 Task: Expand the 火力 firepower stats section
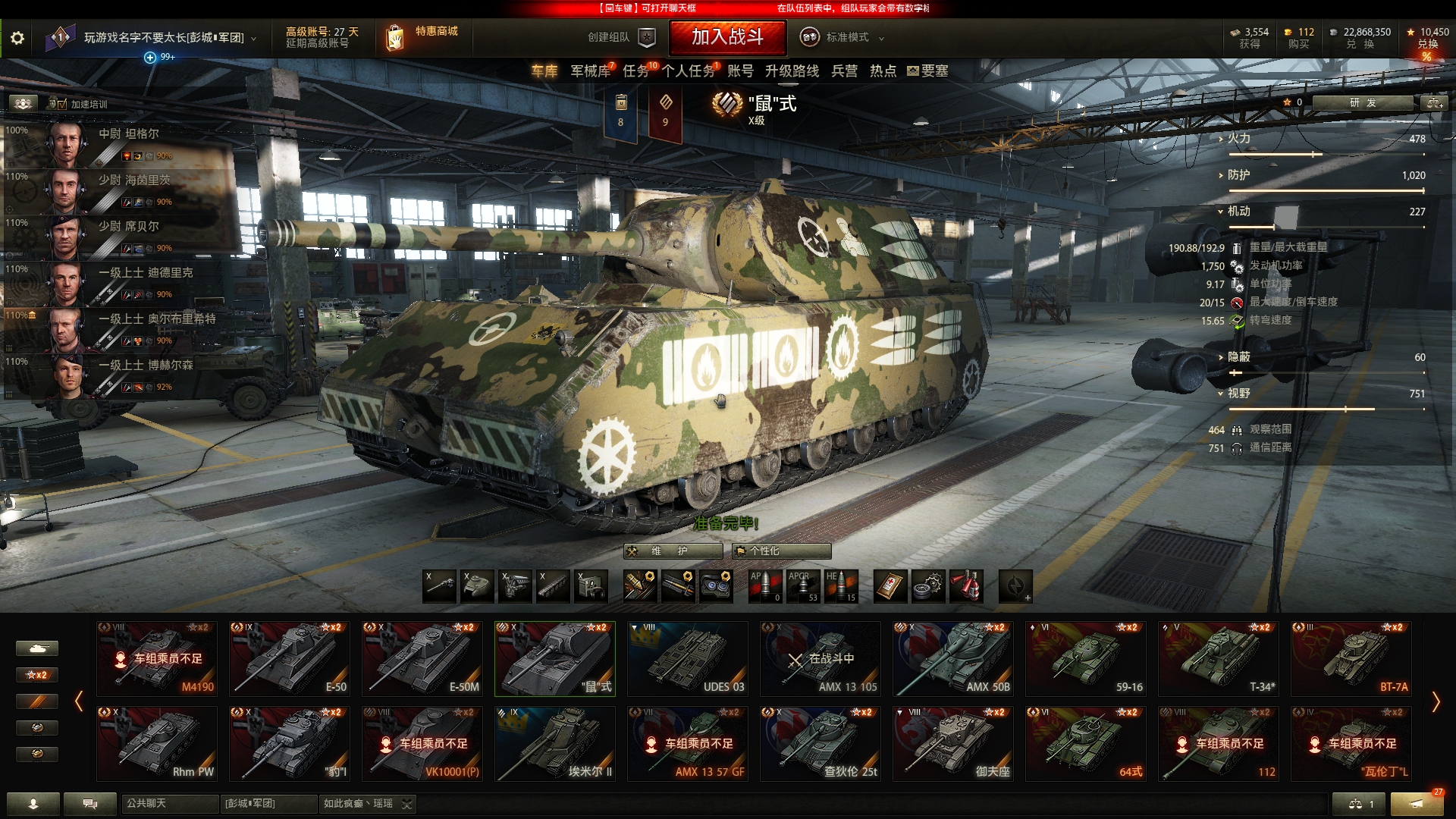click(x=1239, y=139)
